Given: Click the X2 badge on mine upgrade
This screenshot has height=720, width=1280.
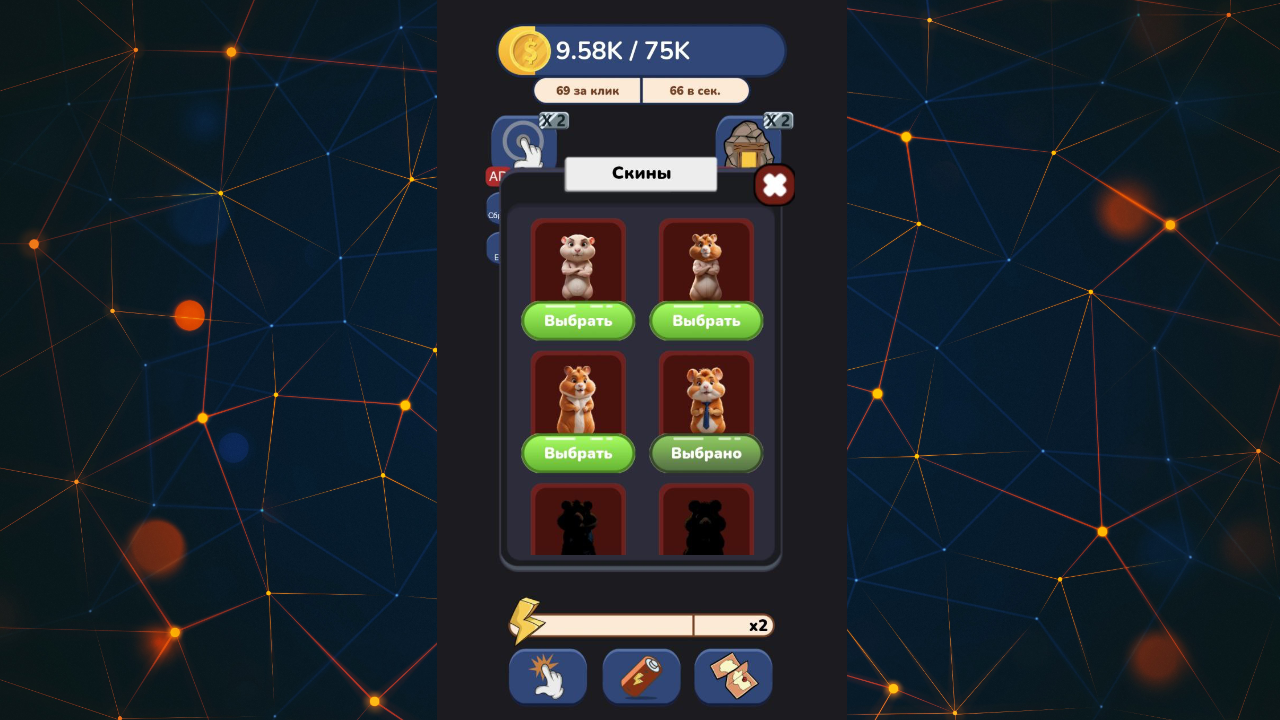Looking at the screenshot, I should point(778,120).
